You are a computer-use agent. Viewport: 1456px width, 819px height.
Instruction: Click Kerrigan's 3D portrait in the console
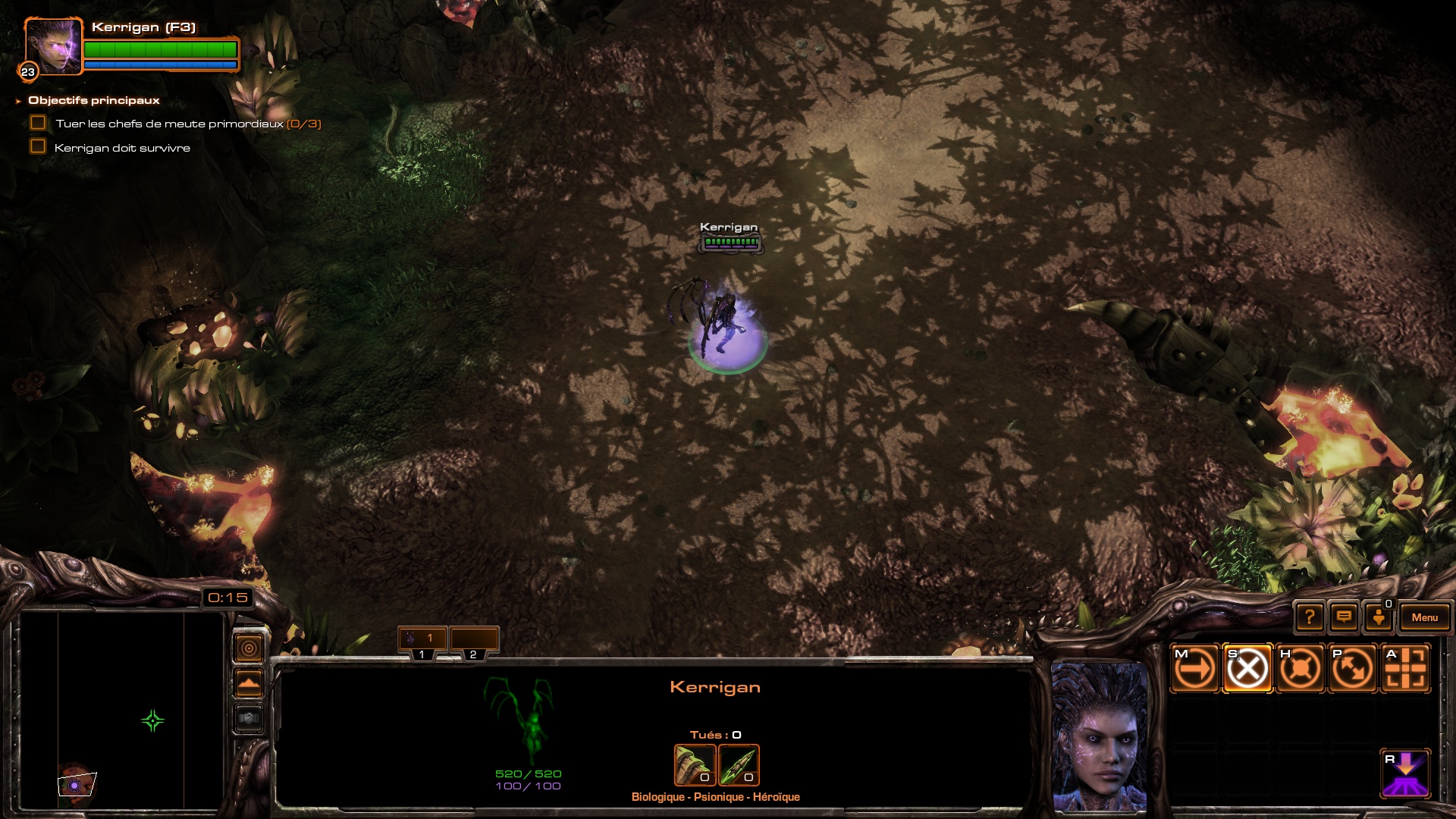1098,736
